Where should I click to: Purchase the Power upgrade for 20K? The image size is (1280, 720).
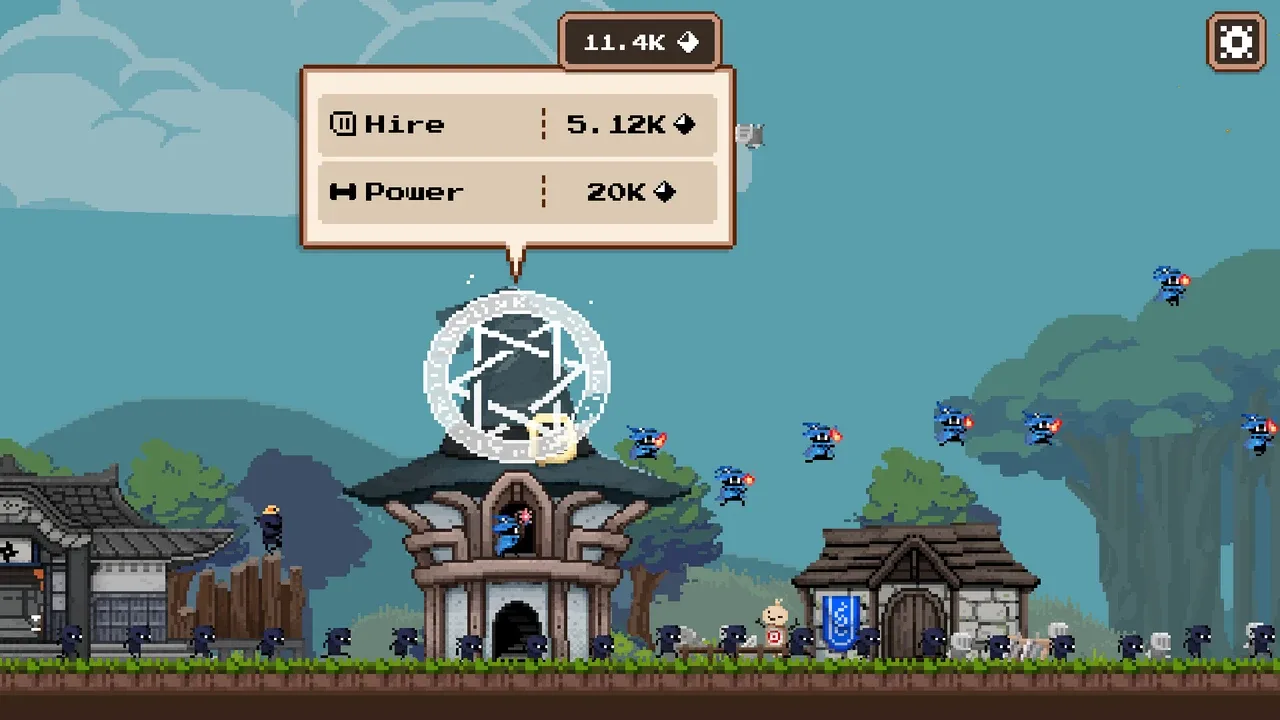[x=518, y=192]
